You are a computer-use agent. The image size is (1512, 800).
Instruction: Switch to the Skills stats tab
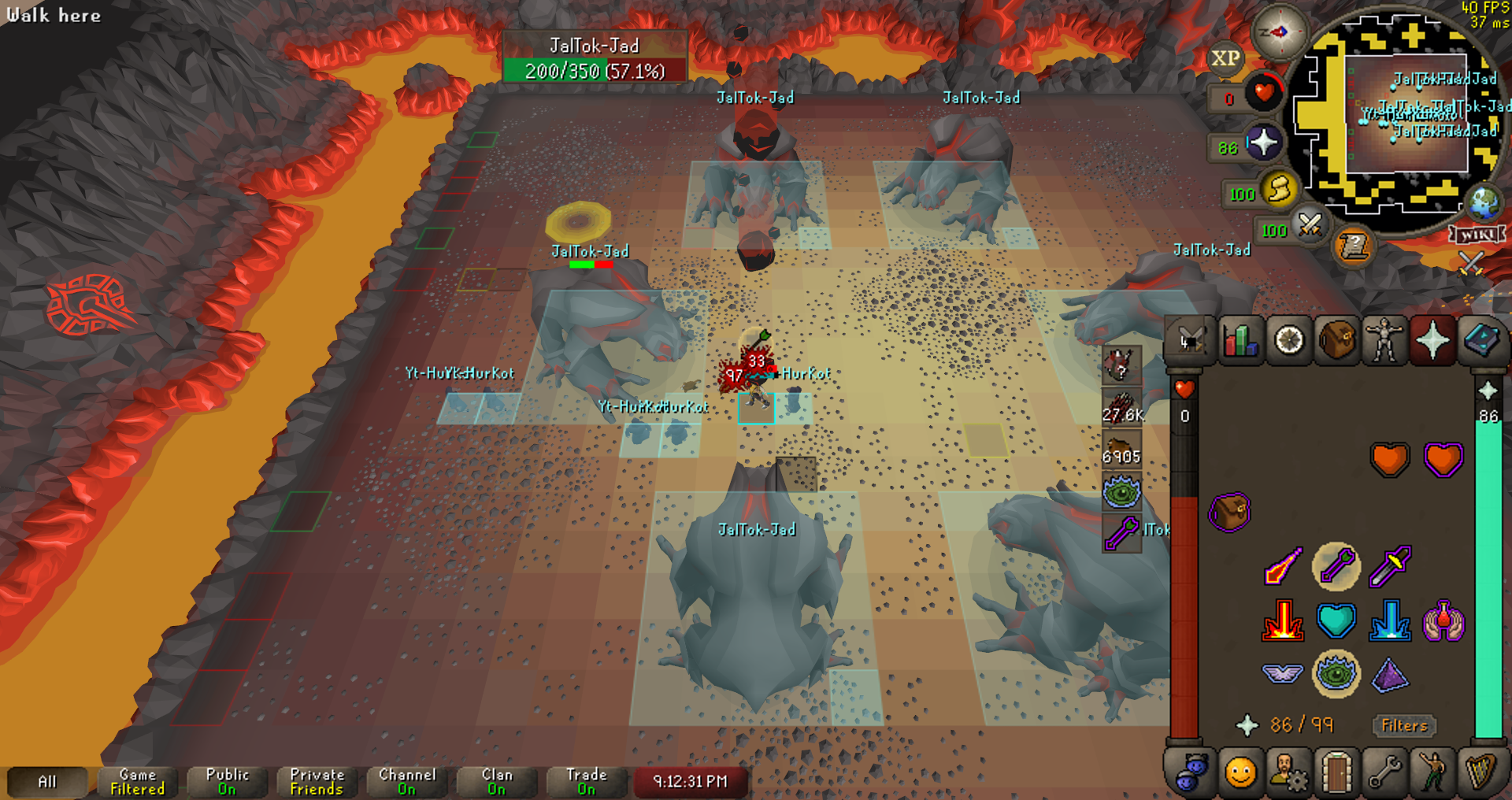[x=1240, y=341]
